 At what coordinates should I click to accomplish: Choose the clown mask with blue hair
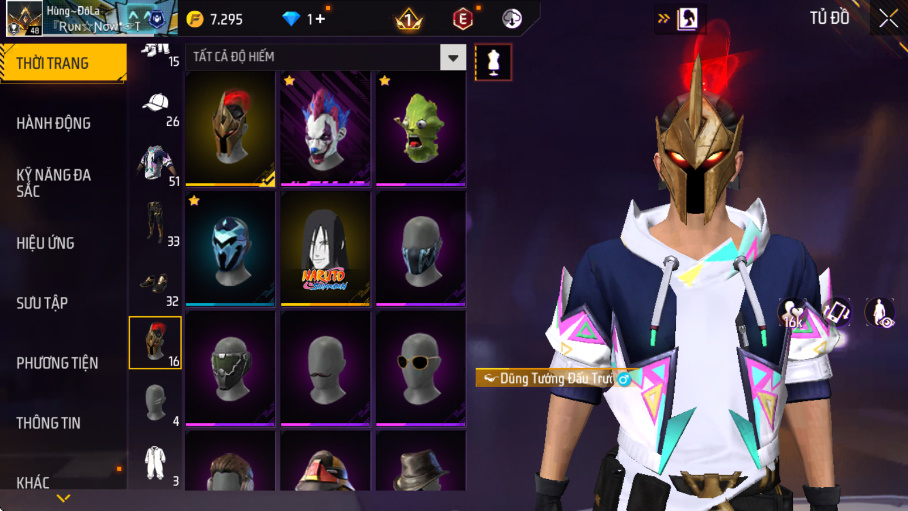(x=325, y=129)
